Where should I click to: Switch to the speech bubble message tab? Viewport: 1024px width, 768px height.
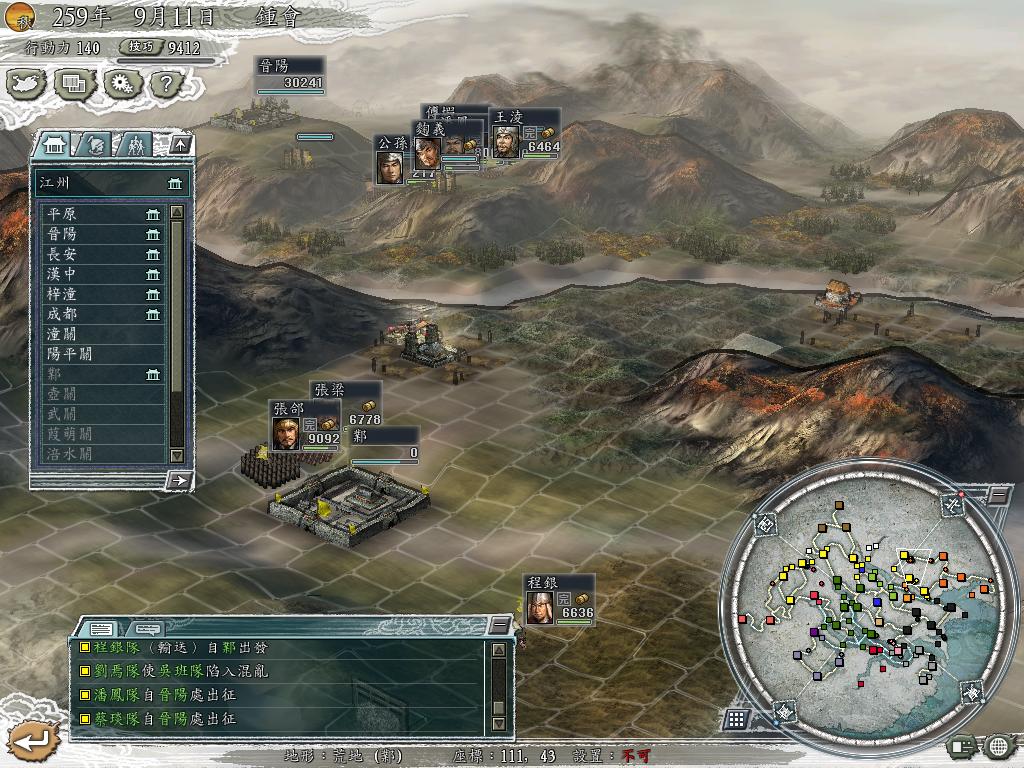(147, 629)
